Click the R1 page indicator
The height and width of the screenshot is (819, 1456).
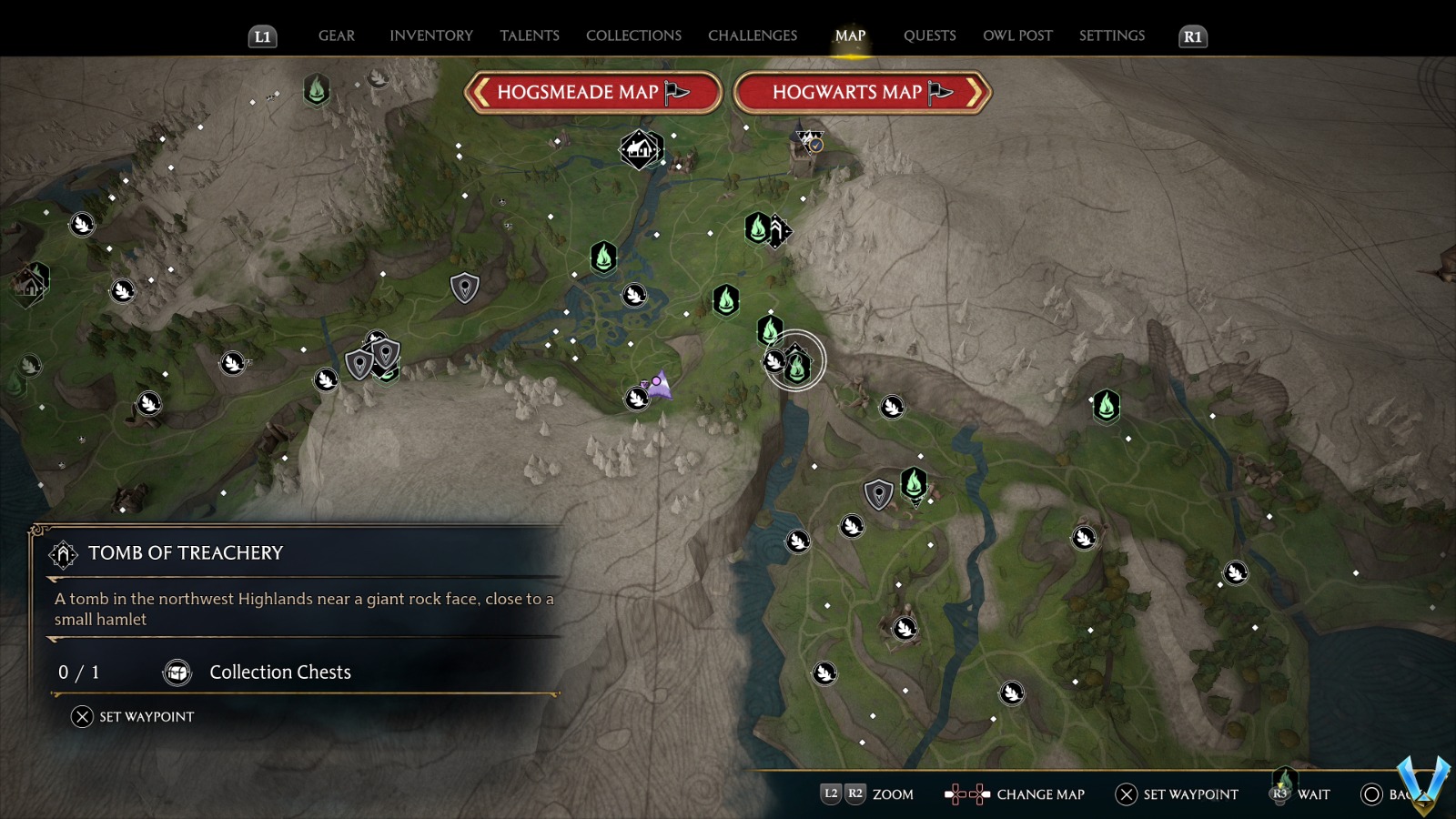tap(1192, 37)
